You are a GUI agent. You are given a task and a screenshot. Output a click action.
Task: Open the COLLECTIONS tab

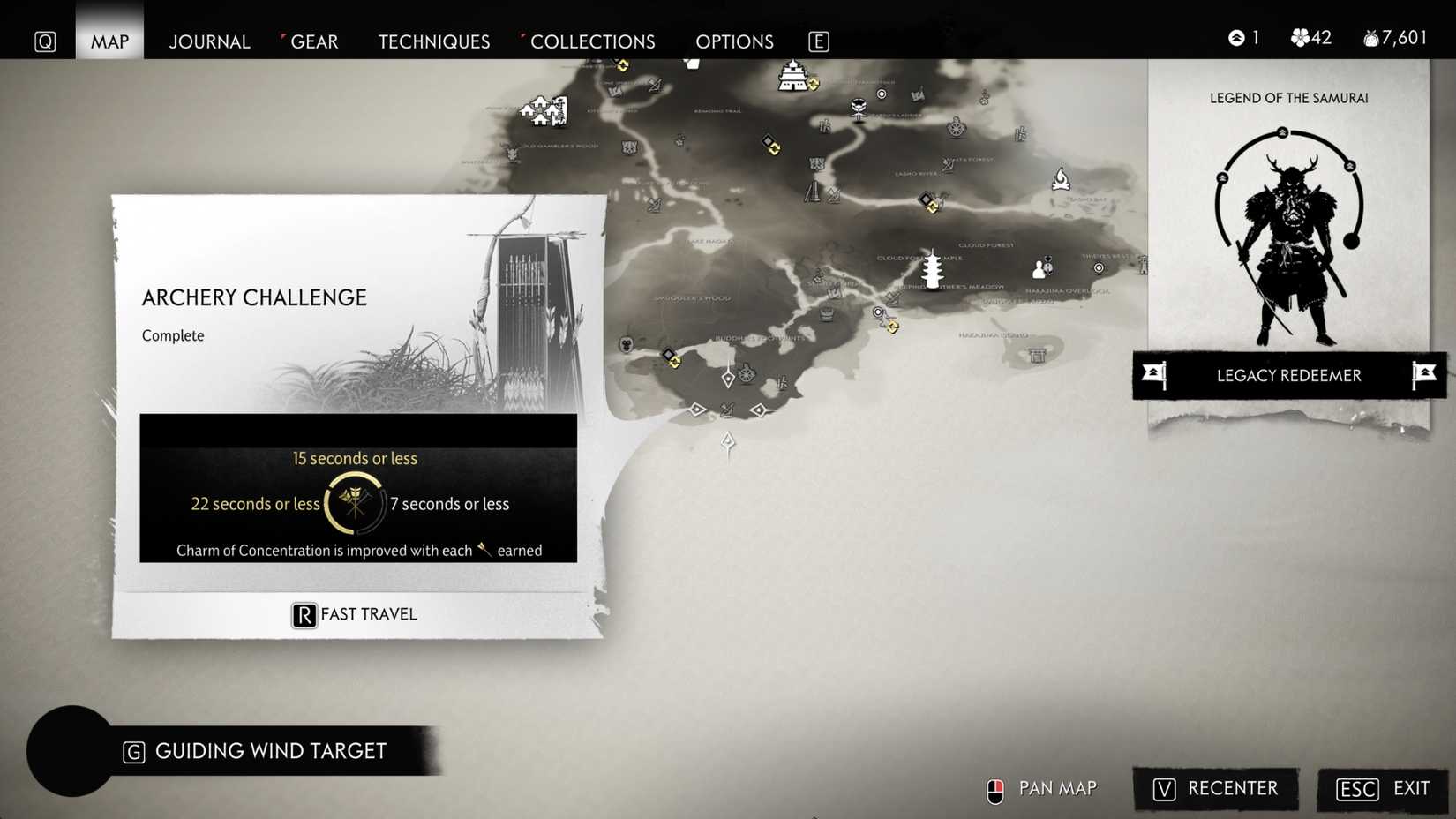pos(591,41)
